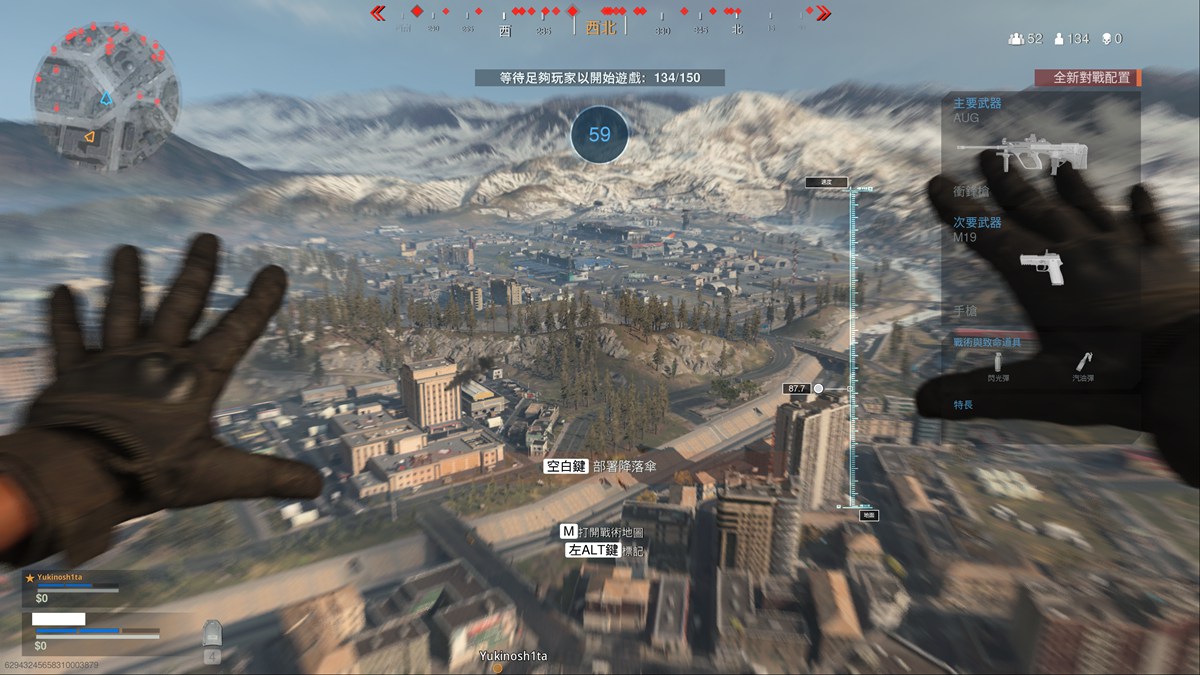Select the AUG primary weapon
Image resolution: width=1200 pixels, height=675 pixels.
(1022, 154)
